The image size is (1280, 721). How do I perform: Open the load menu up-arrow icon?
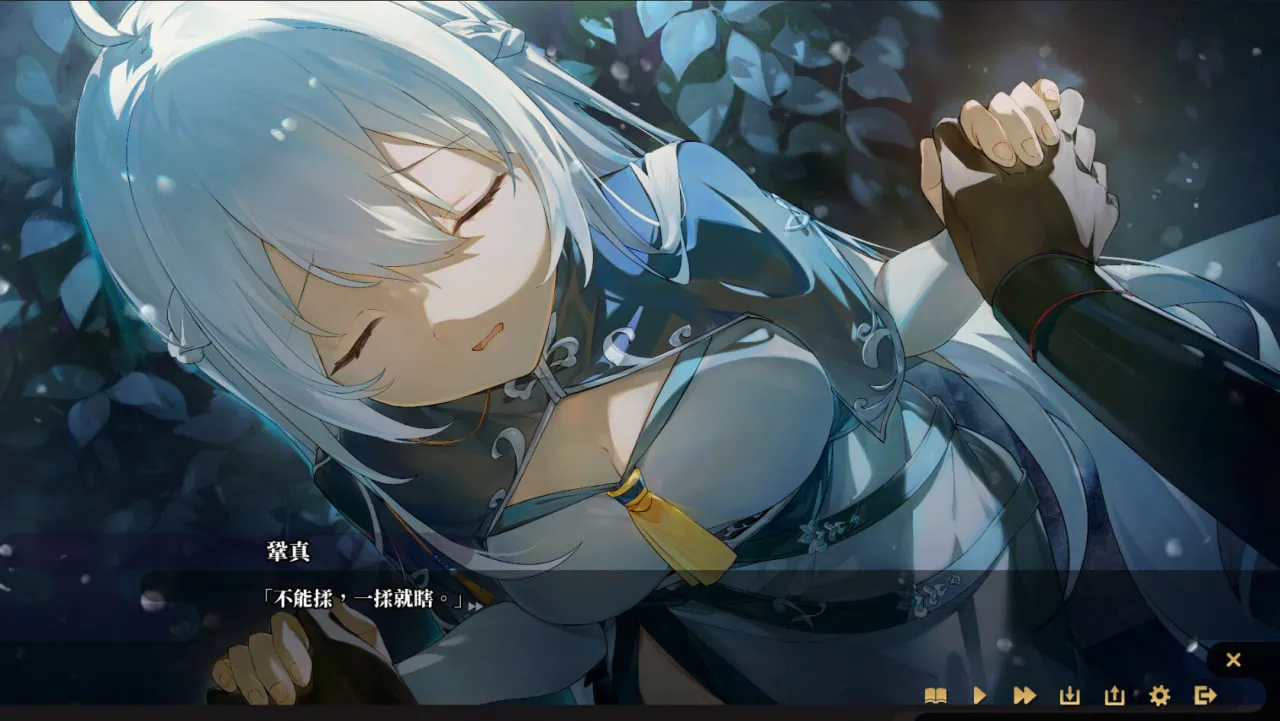(1114, 695)
